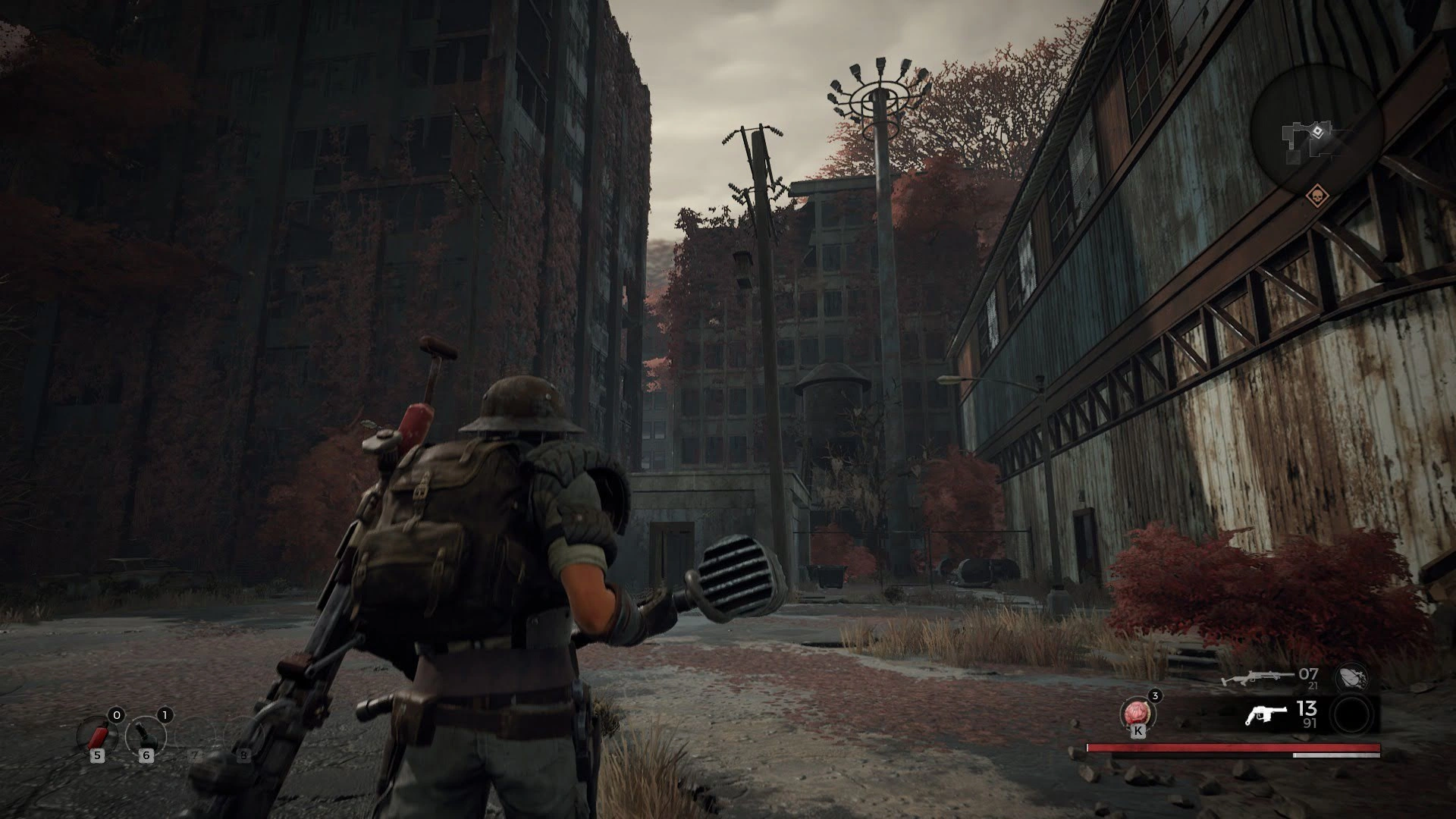1456x819 pixels.
Task: Click the skull diamond marker below minimap
Action: [1316, 196]
